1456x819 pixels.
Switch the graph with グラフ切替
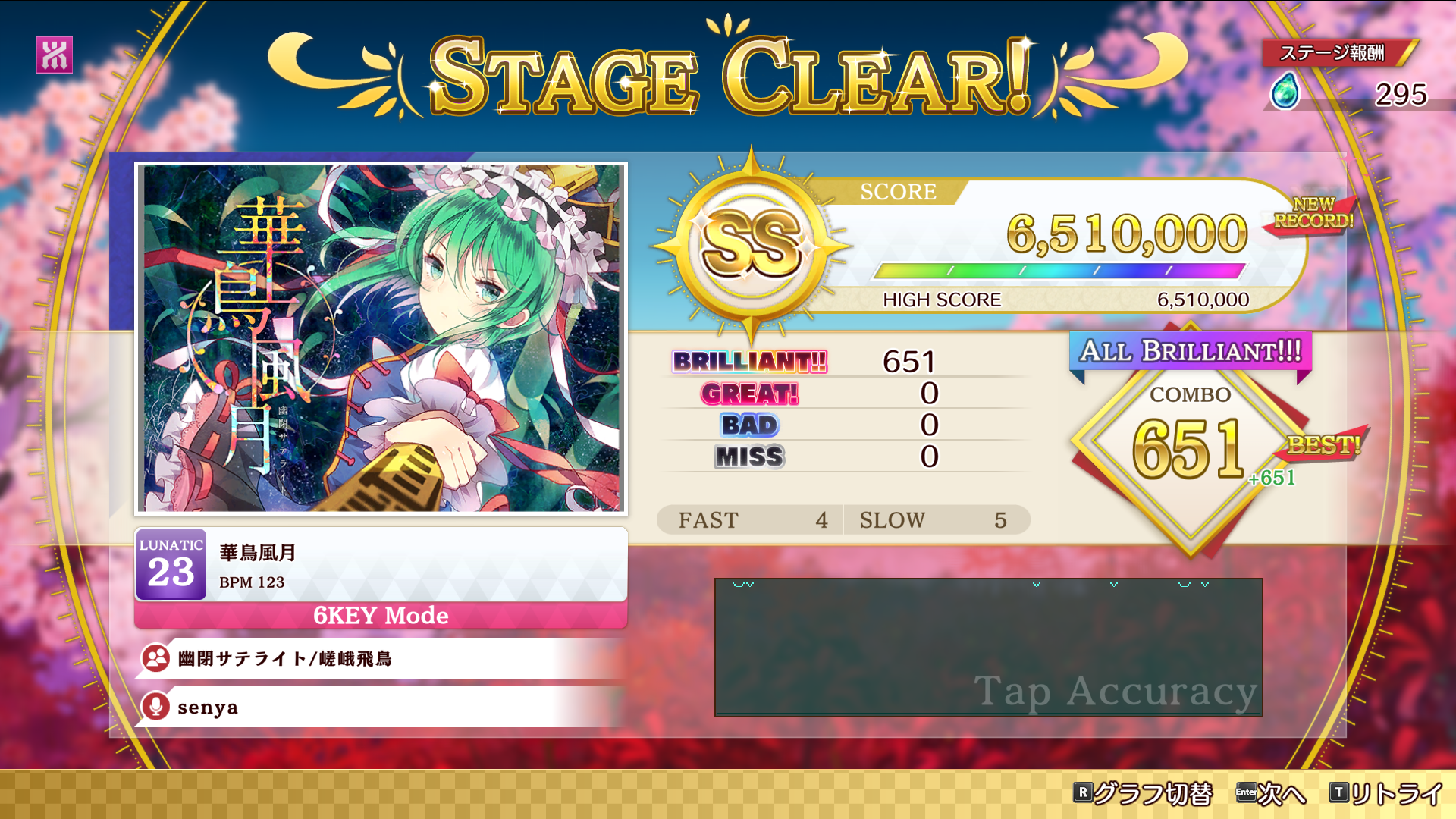tap(1143, 793)
